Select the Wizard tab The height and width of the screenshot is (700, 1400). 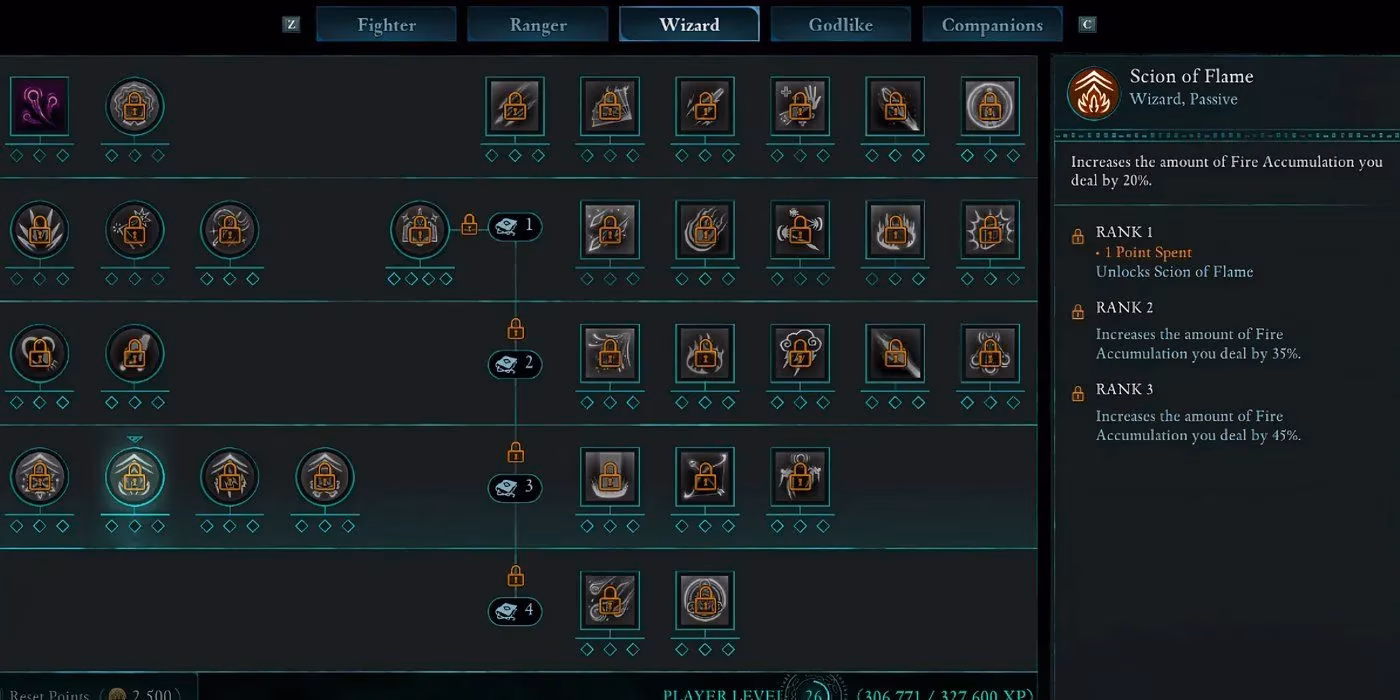click(x=689, y=25)
